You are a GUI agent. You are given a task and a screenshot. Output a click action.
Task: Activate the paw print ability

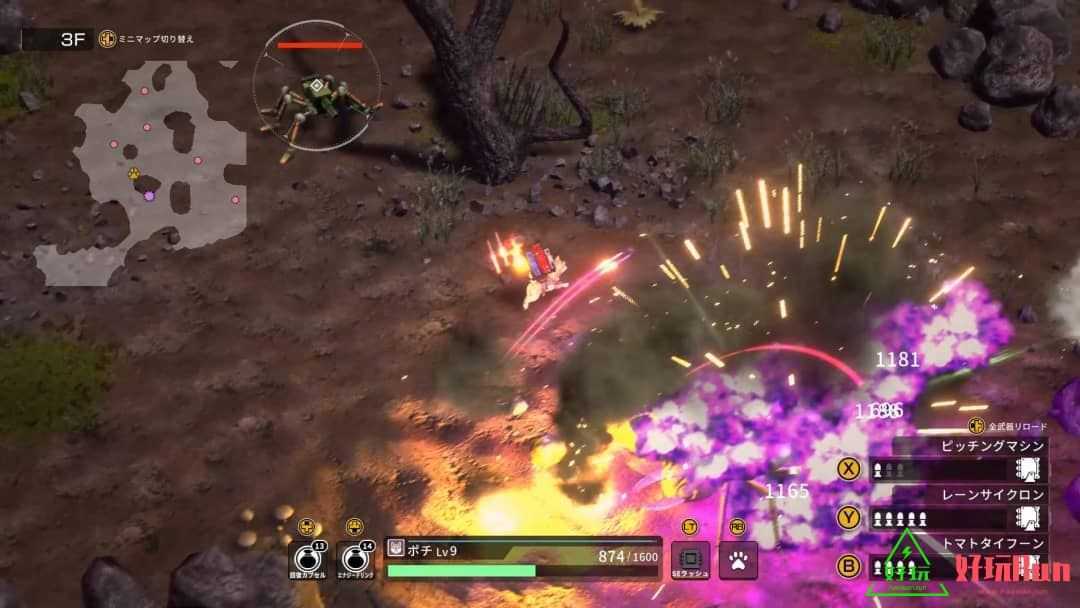pos(738,560)
